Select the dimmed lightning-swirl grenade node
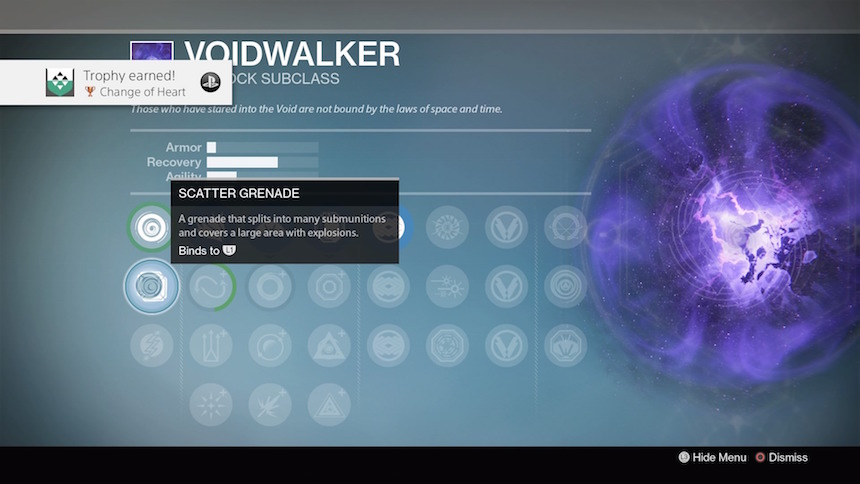Viewport: 860px width, 484px height. click(x=151, y=346)
